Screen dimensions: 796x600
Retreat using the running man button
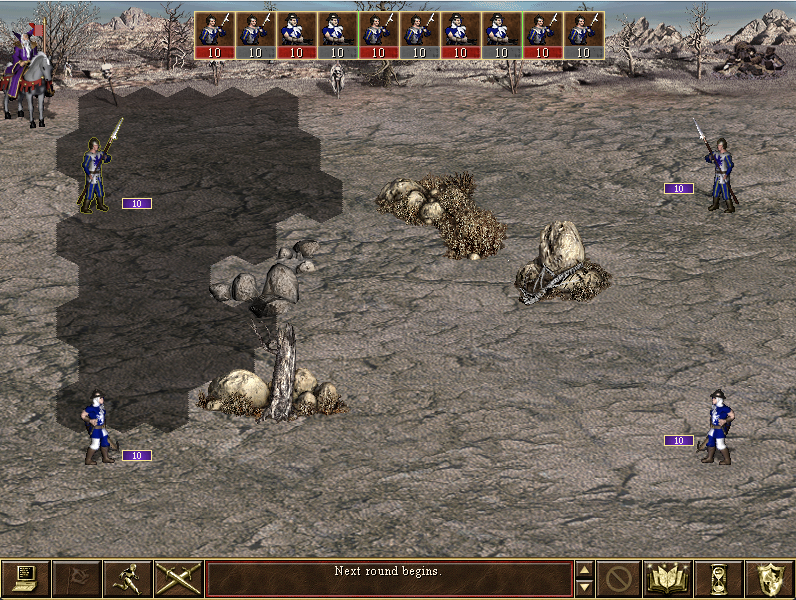[127, 579]
